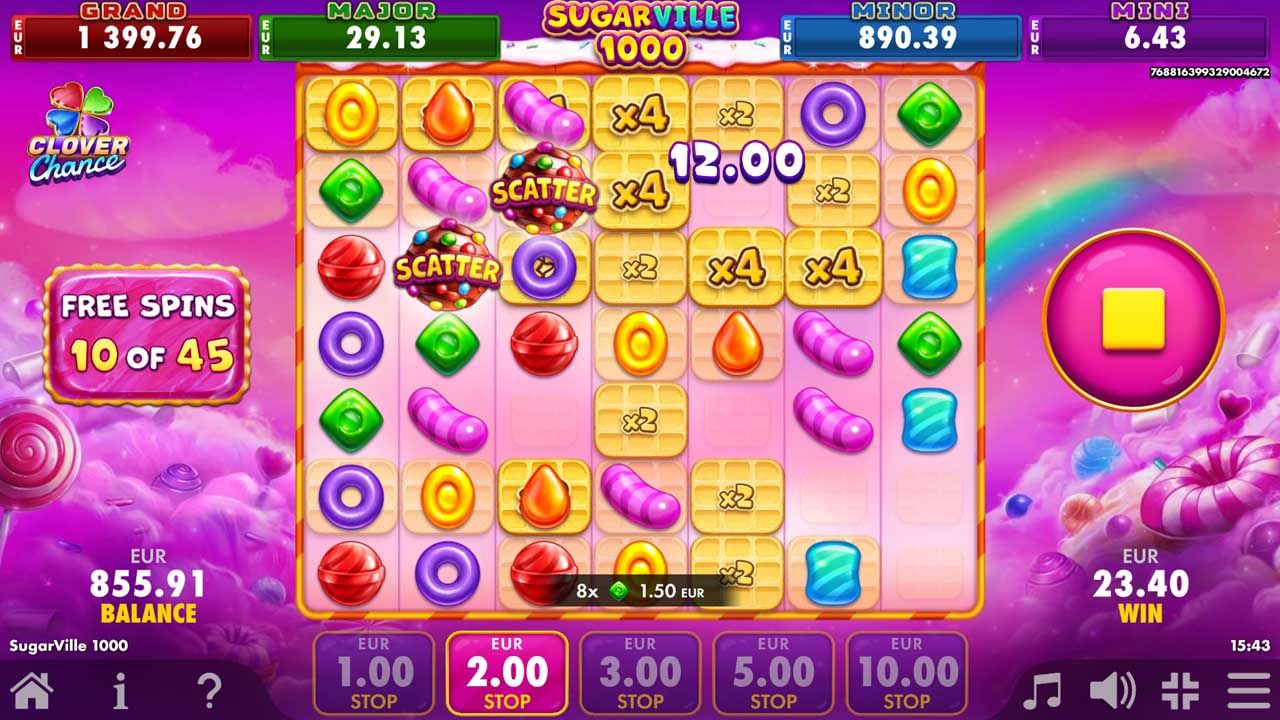
Task: Show the help question mark screen
Action: 208,691
